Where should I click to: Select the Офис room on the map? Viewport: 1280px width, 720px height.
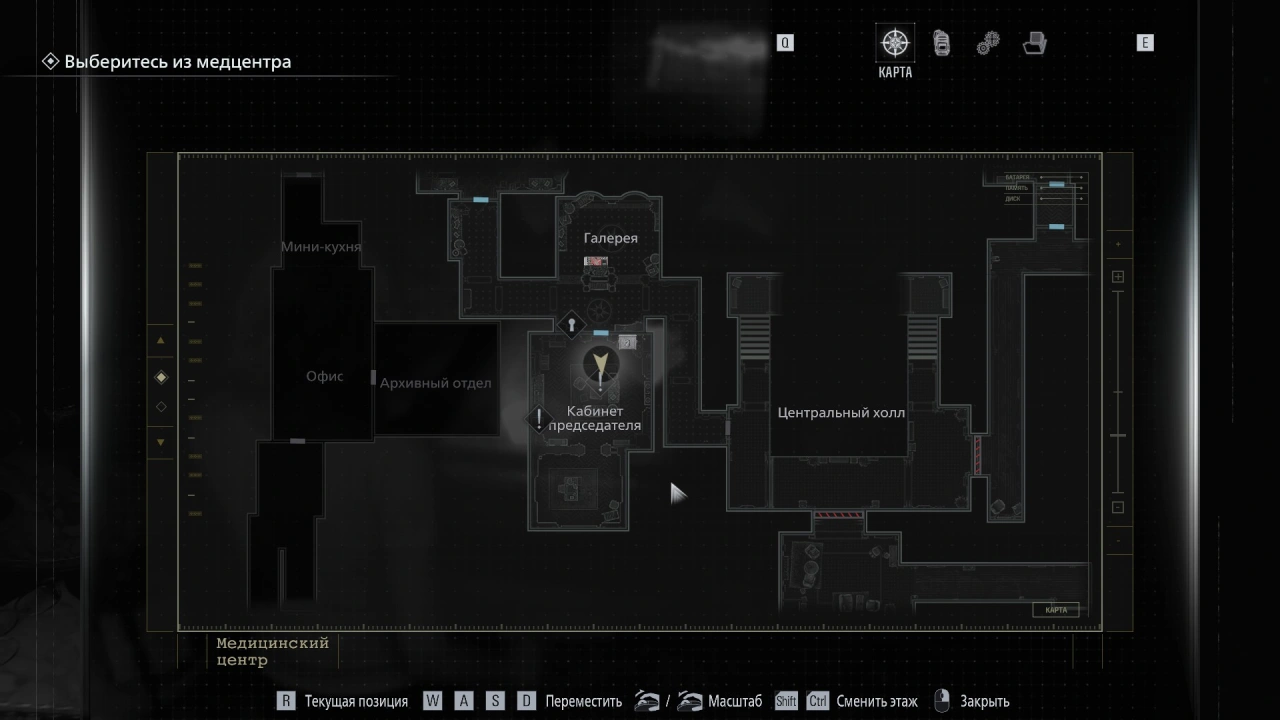[x=324, y=376]
